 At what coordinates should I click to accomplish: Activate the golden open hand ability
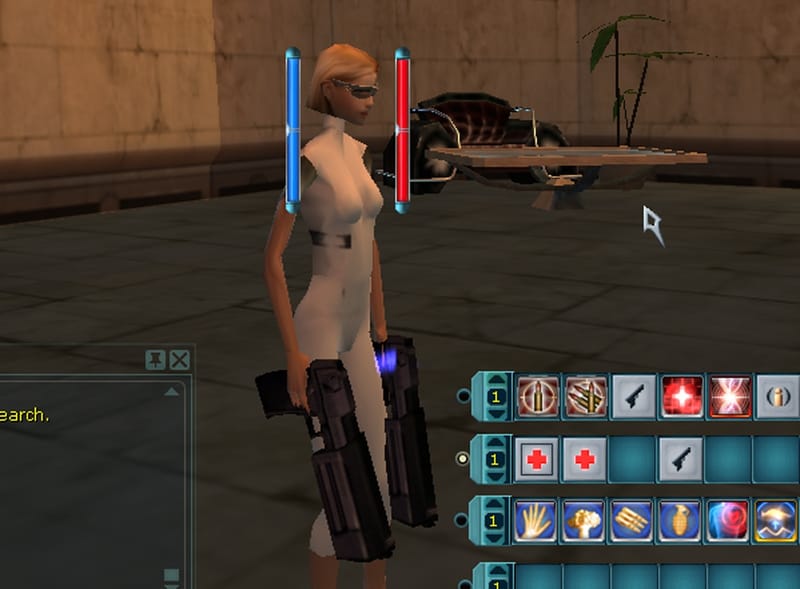tap(538, 521)
